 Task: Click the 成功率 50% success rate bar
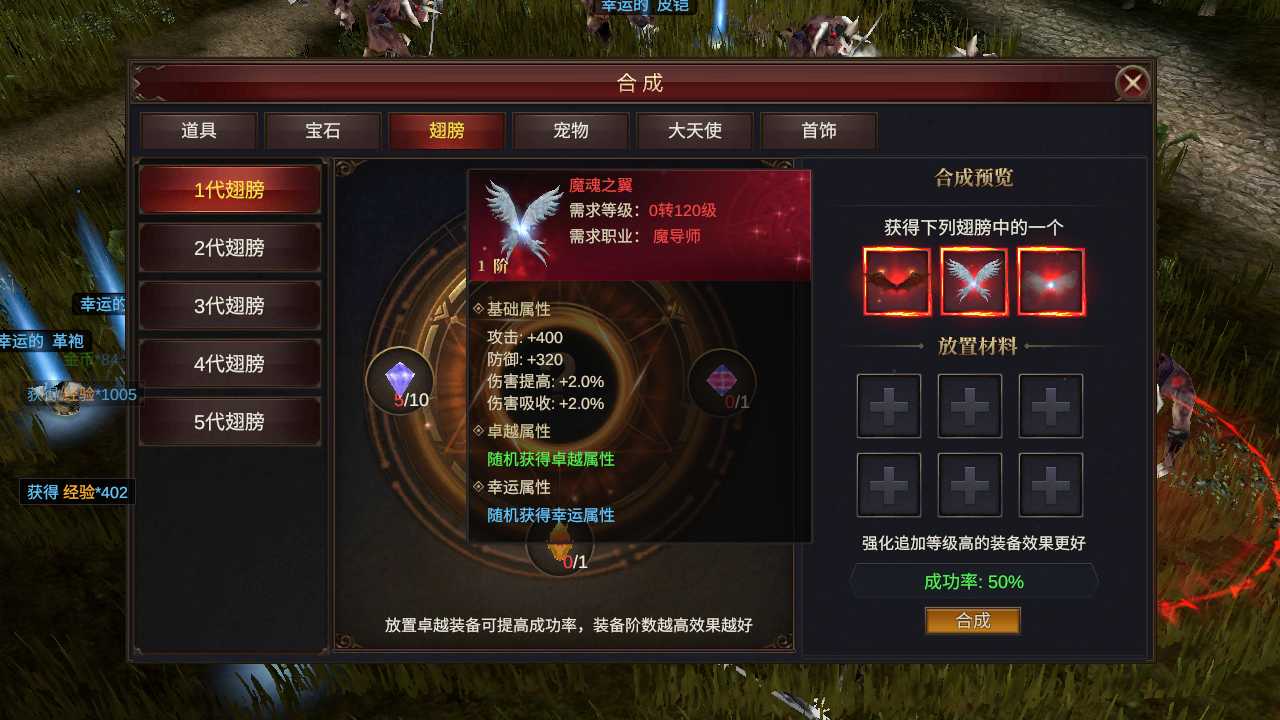click(x=972, y=581)
